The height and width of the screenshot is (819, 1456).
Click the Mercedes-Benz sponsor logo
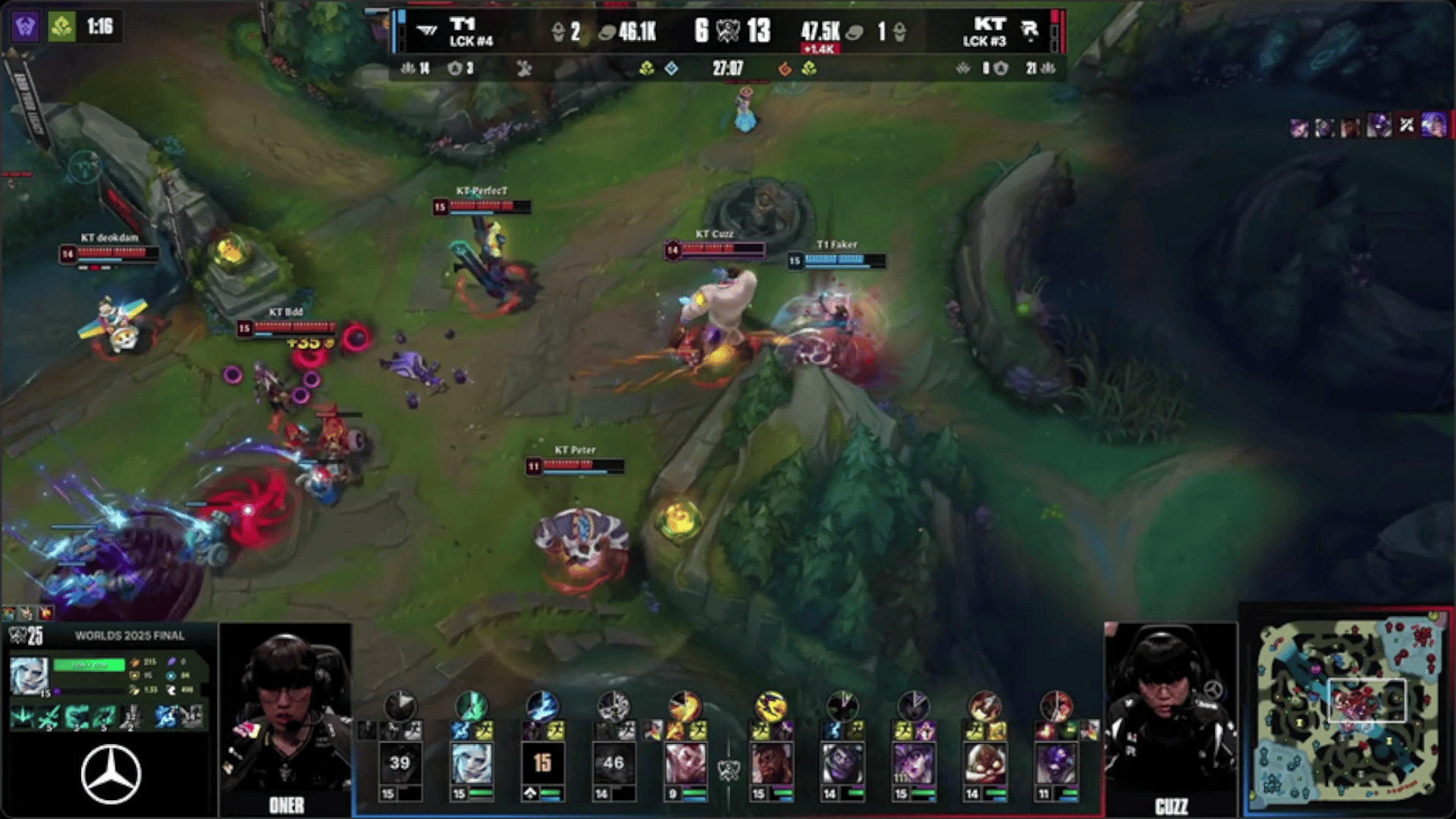tap(111, 774)
